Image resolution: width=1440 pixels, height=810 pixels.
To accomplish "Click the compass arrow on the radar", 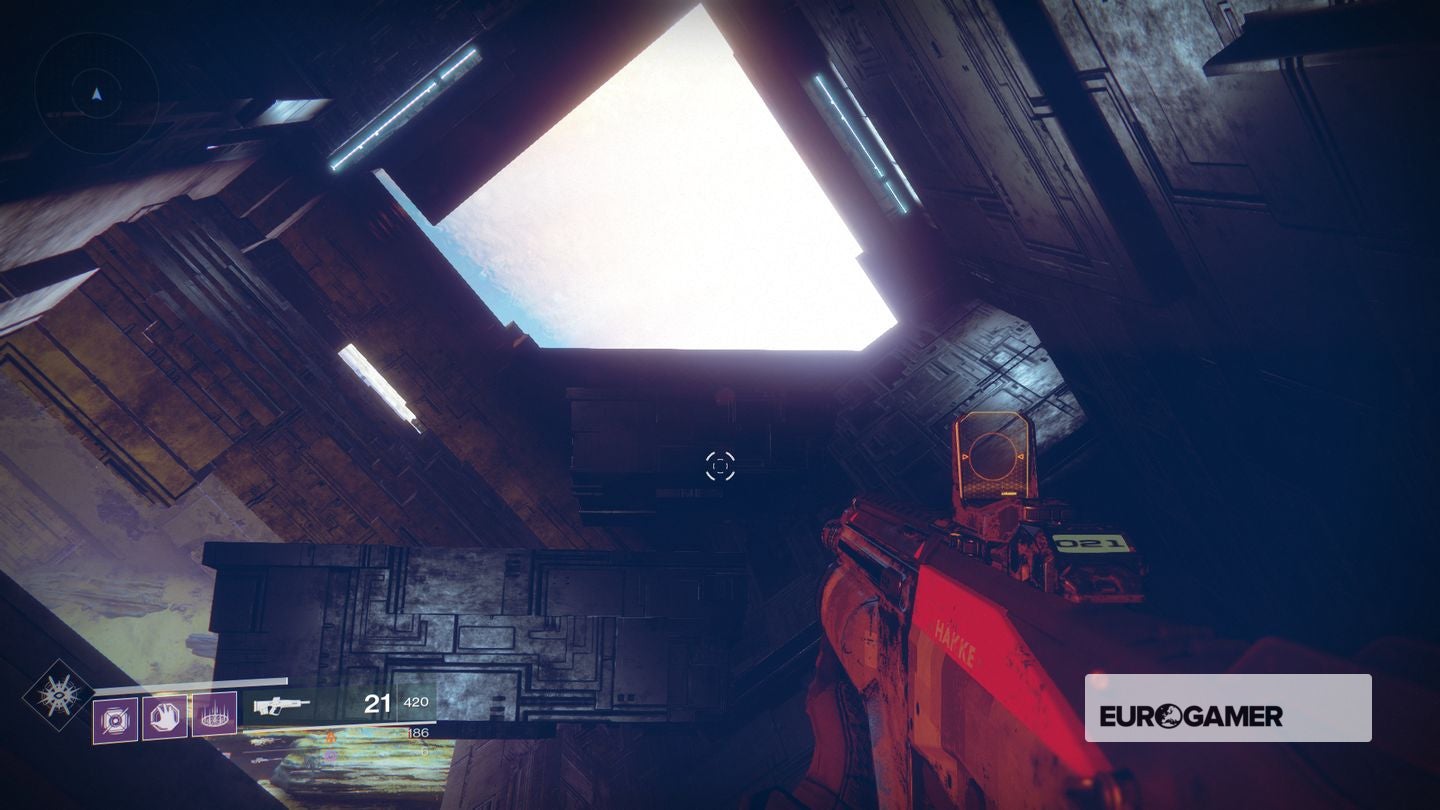I will 95,96.
